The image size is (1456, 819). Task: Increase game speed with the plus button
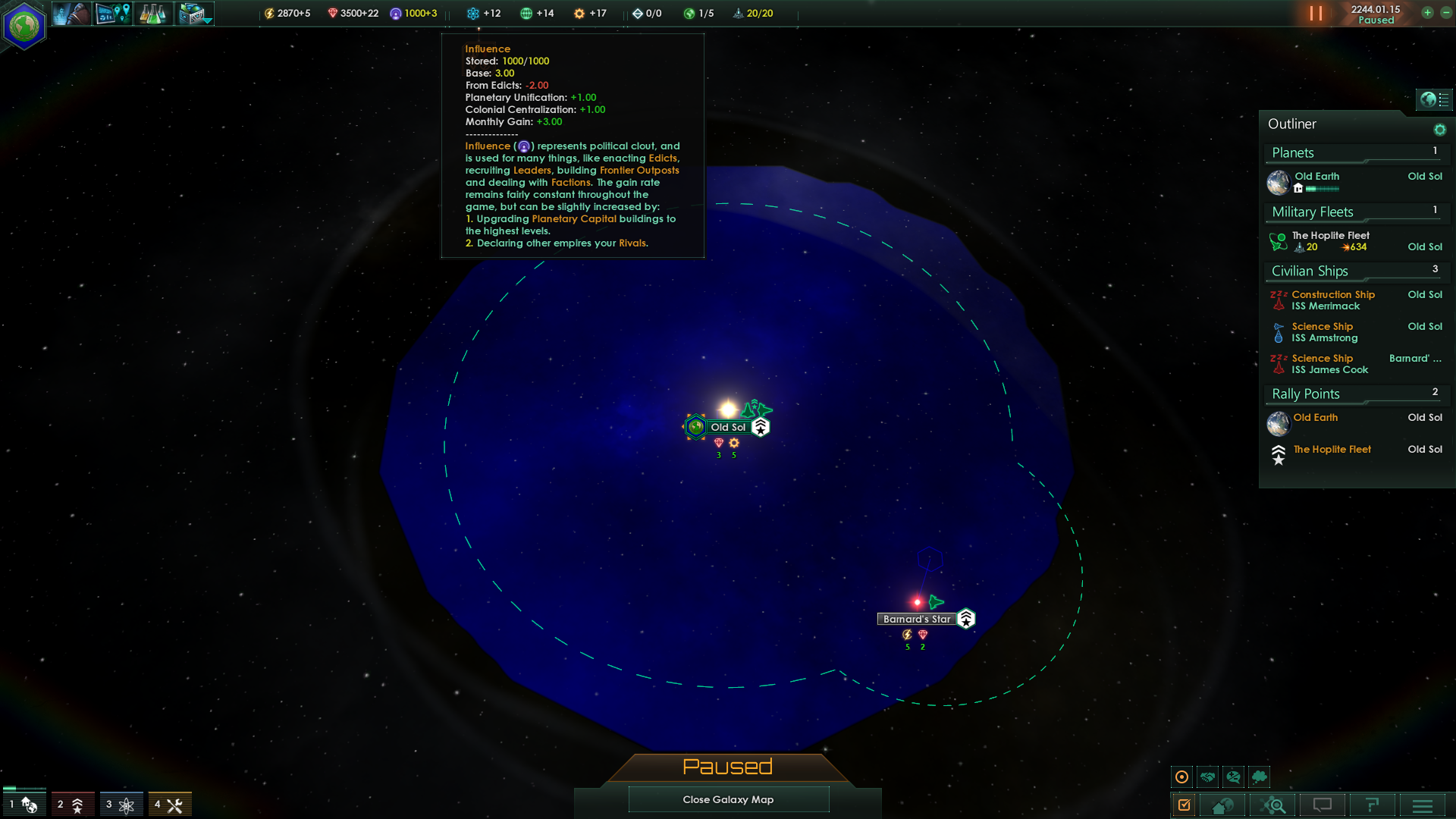tap(1427, 13)
